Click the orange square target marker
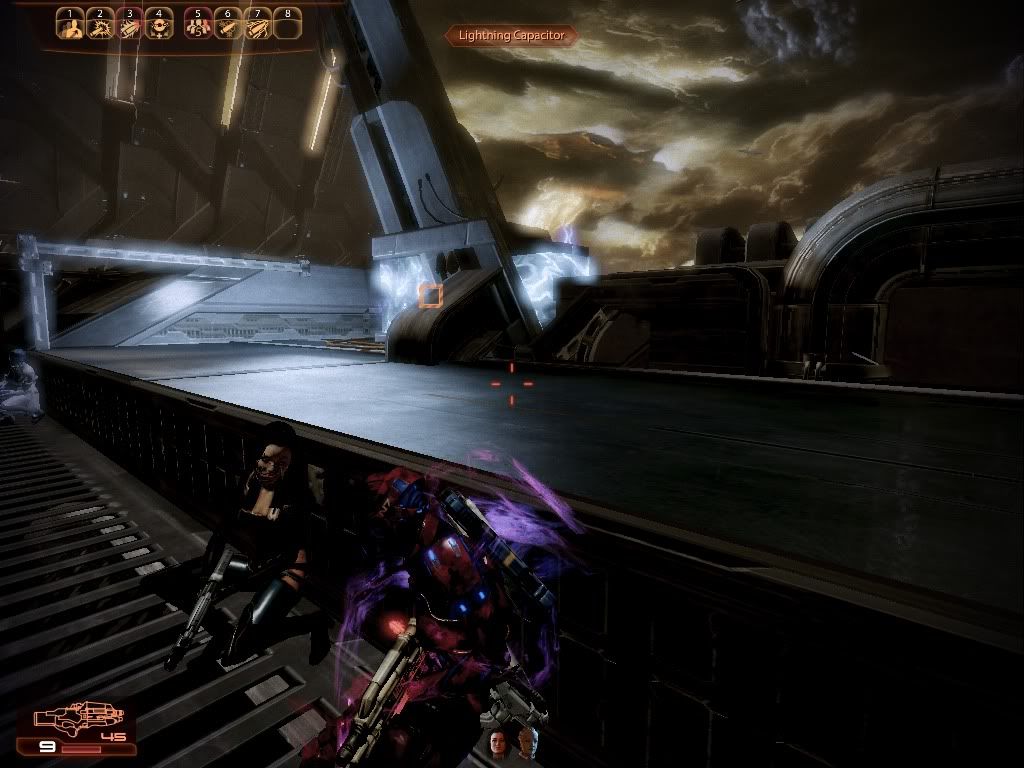 (x=431, y=294)
